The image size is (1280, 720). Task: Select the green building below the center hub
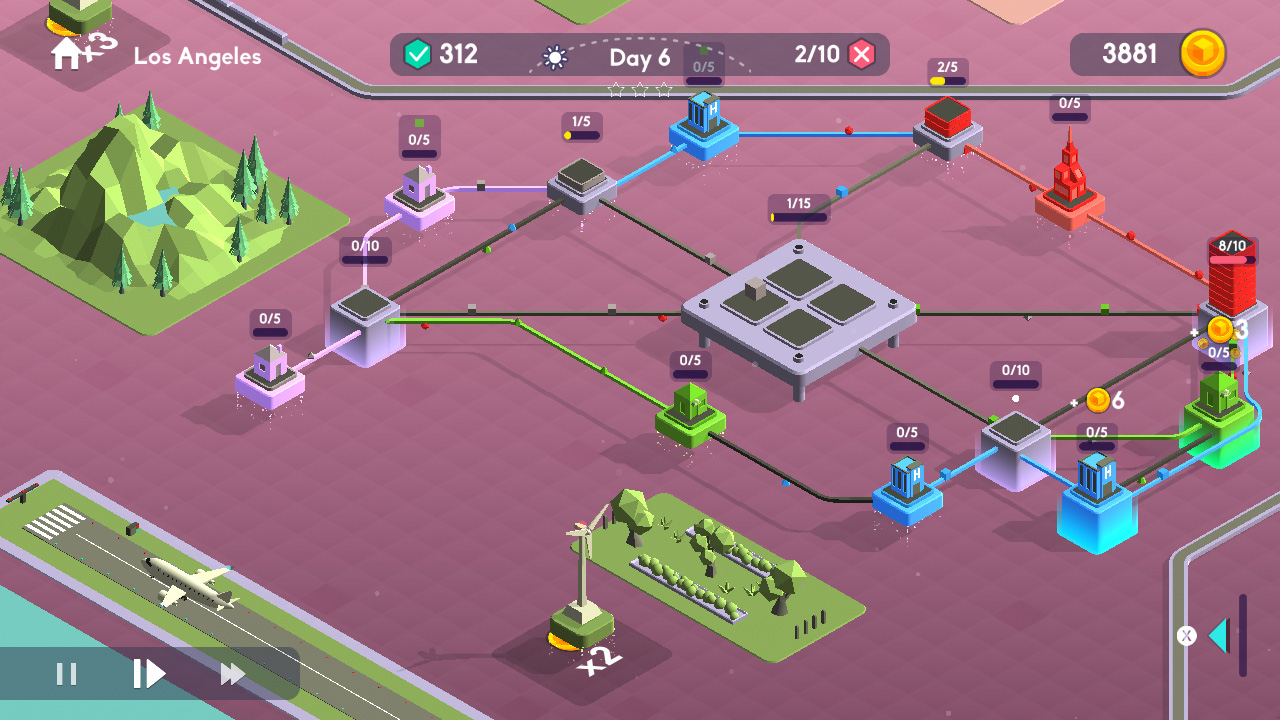(x=690, y=410)
